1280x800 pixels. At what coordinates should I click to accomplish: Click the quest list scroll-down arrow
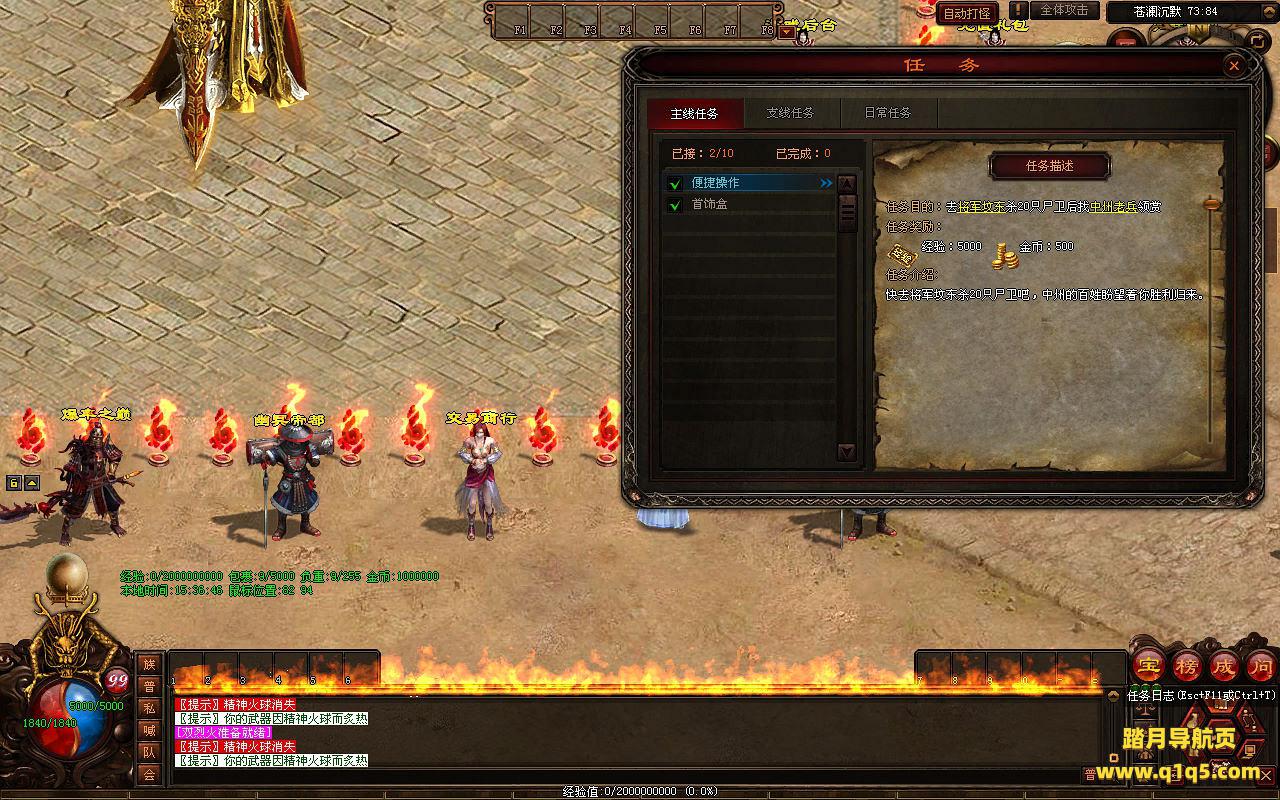[x=847, y=452]
